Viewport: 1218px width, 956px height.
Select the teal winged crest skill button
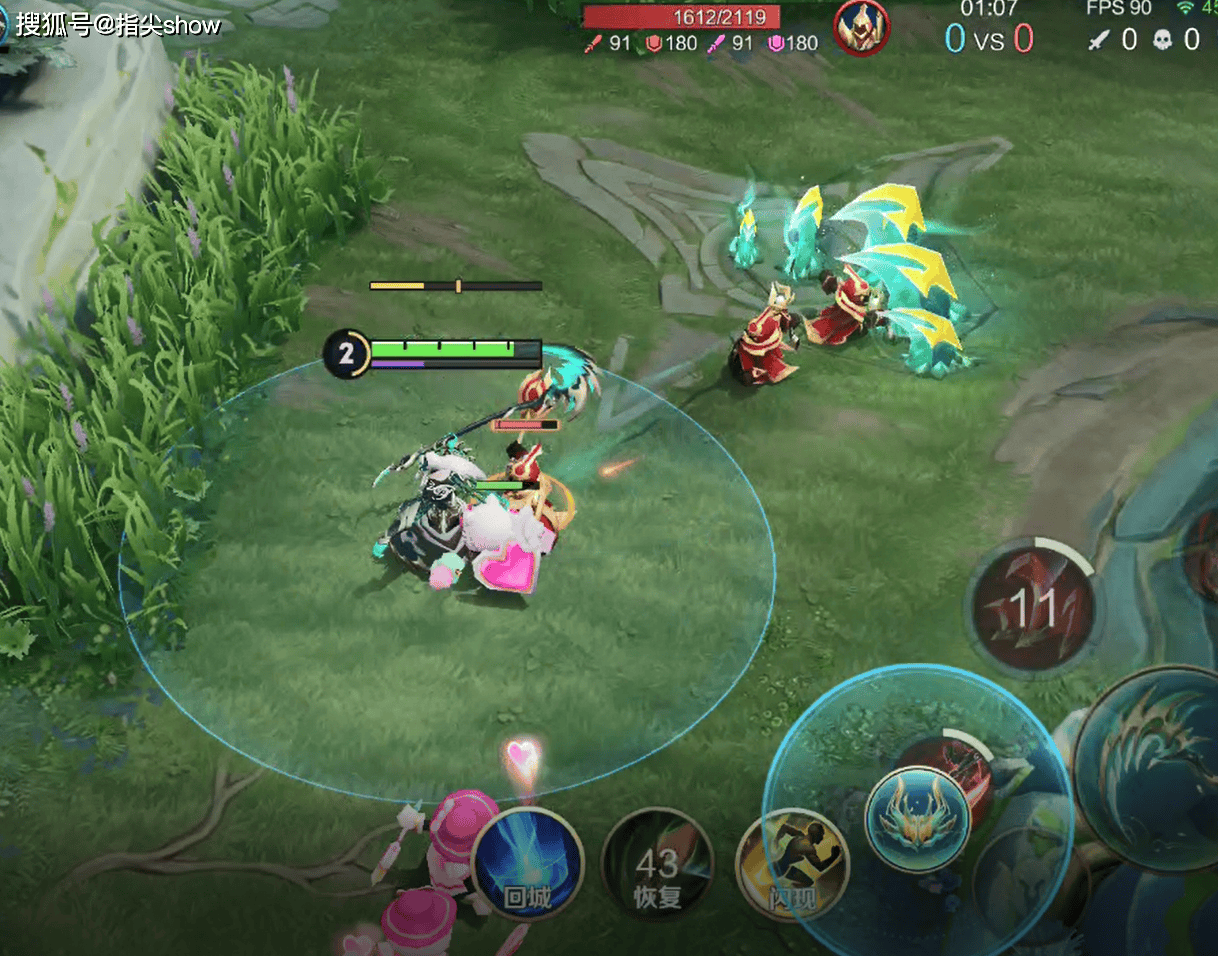coord(917,818)
